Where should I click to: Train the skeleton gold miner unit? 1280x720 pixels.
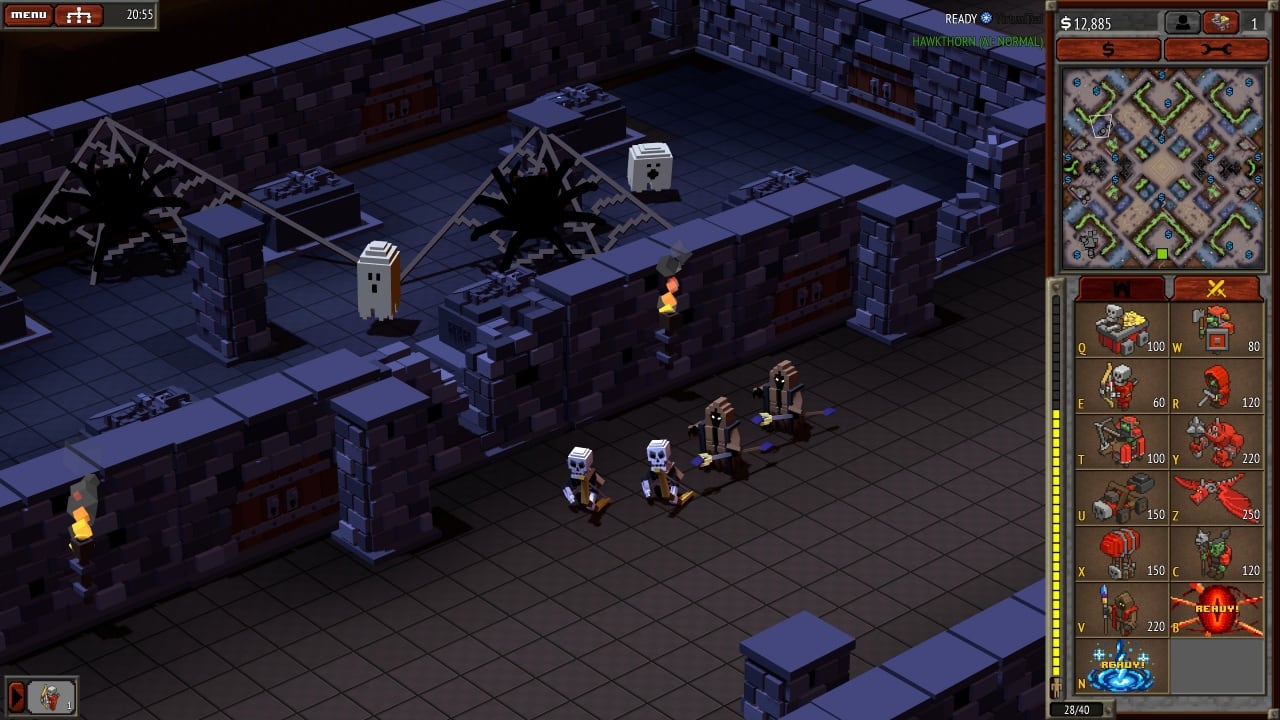(x=1121, y=330)
